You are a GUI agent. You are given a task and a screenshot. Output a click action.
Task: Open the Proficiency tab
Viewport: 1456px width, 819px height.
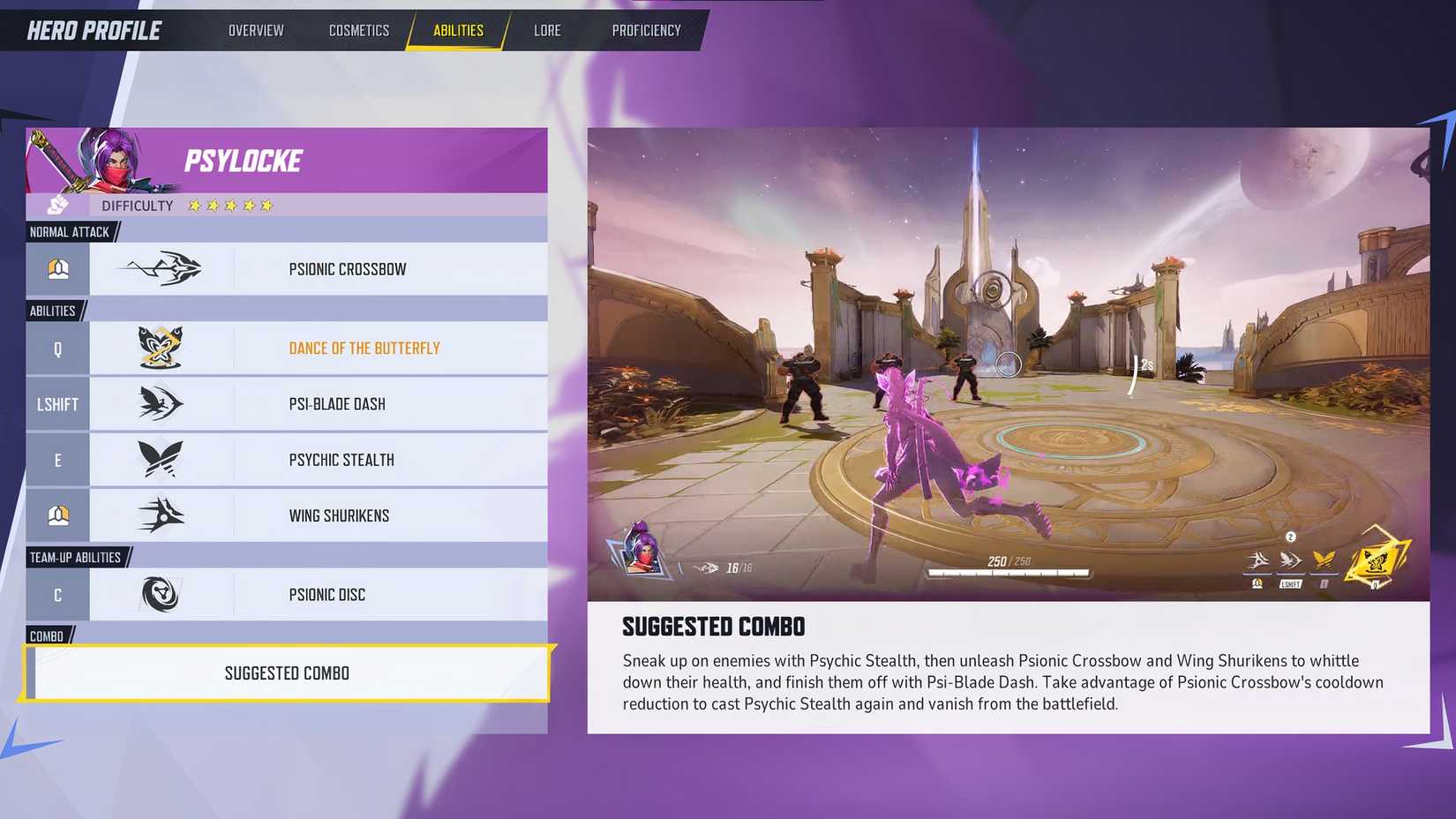[x=646, y=29]
